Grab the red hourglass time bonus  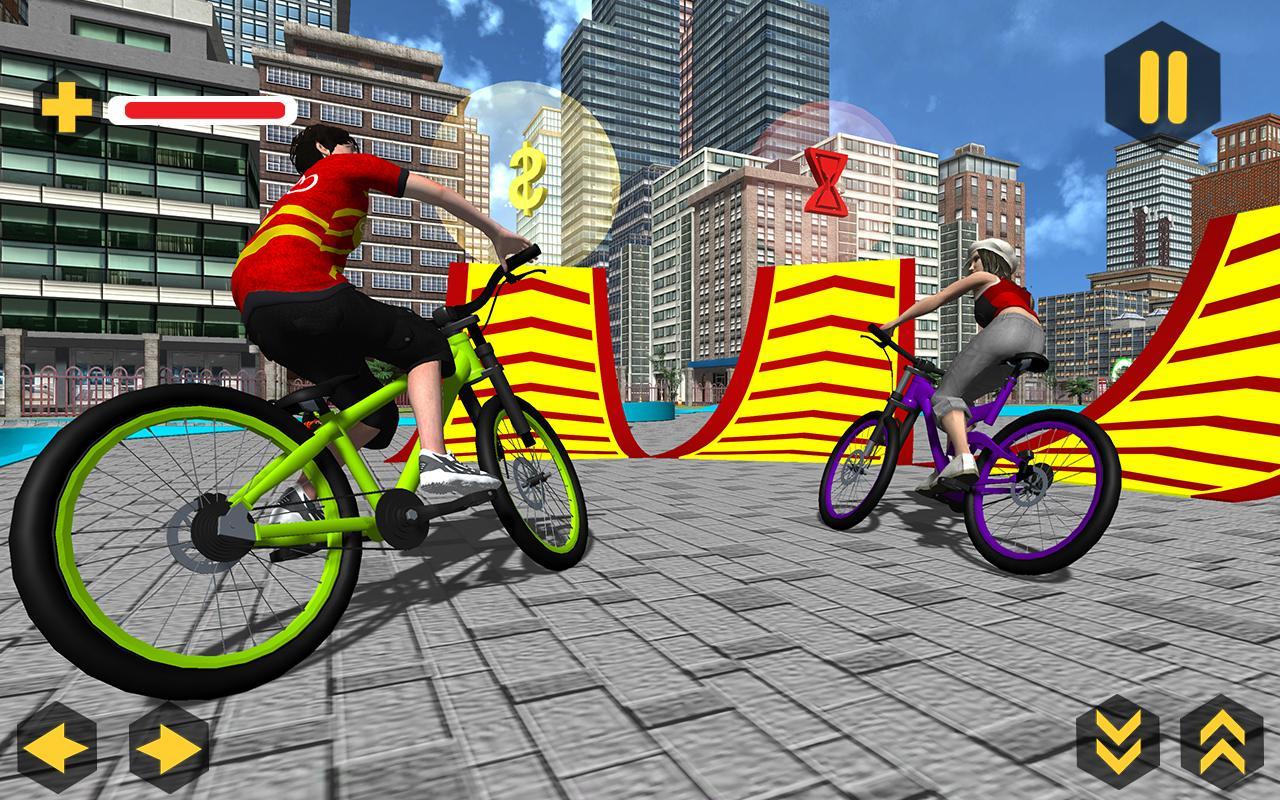(824, 180)
